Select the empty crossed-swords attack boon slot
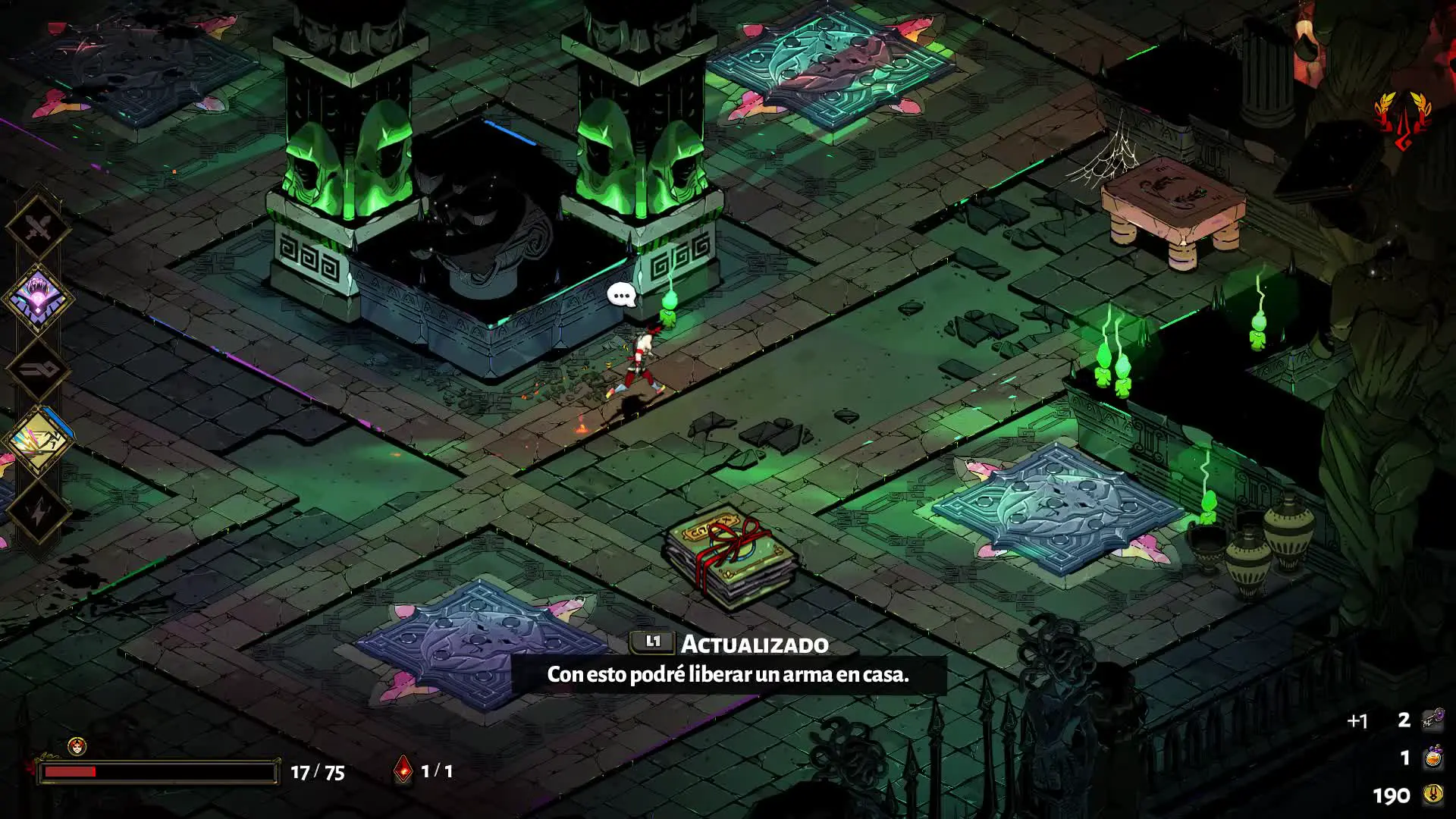1456x819 pixels. [38, 226]
